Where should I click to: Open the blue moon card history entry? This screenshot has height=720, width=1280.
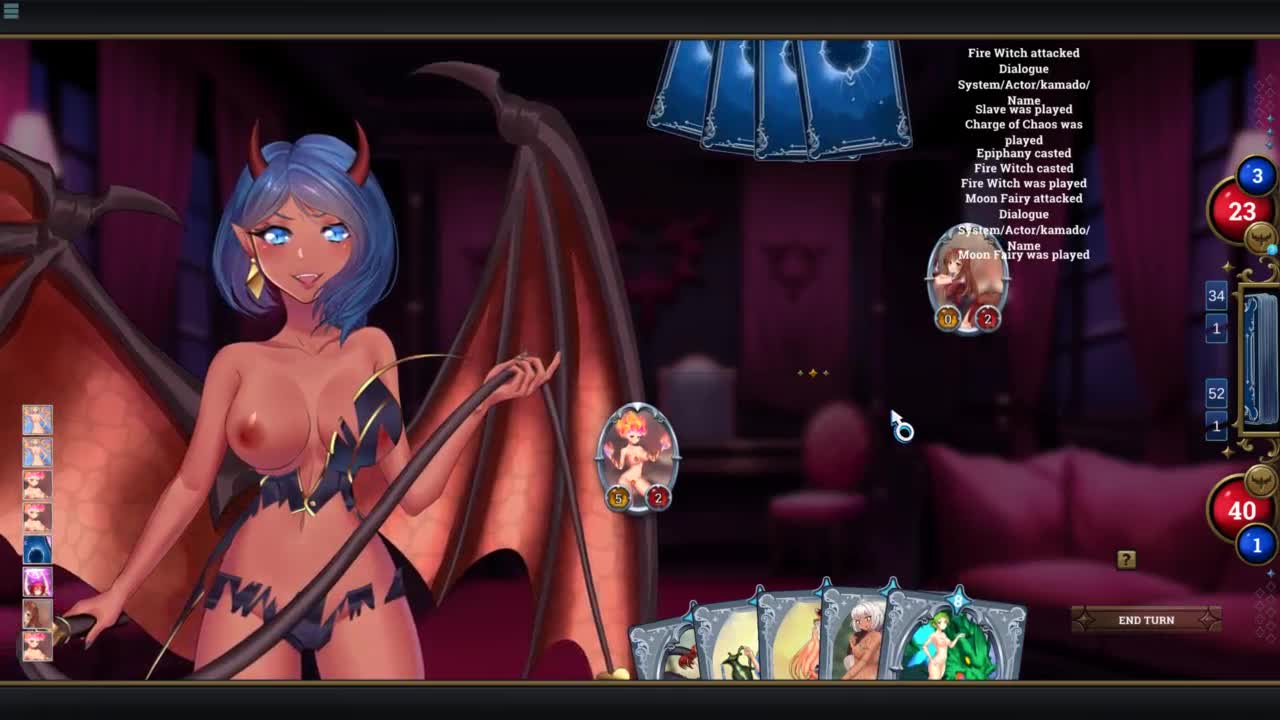coord(37,549)
